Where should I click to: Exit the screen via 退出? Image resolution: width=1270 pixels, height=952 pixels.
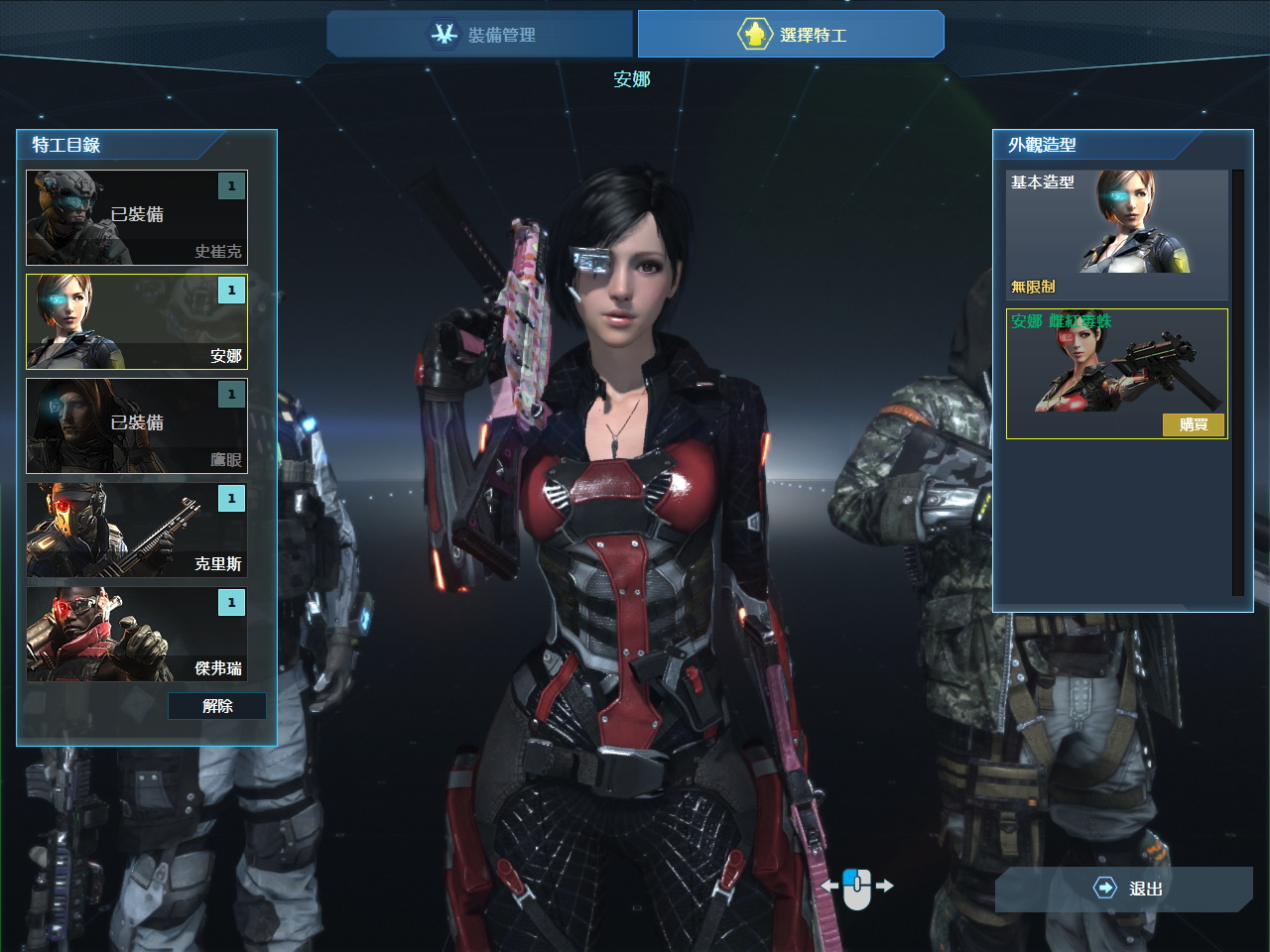point(1125,889)
